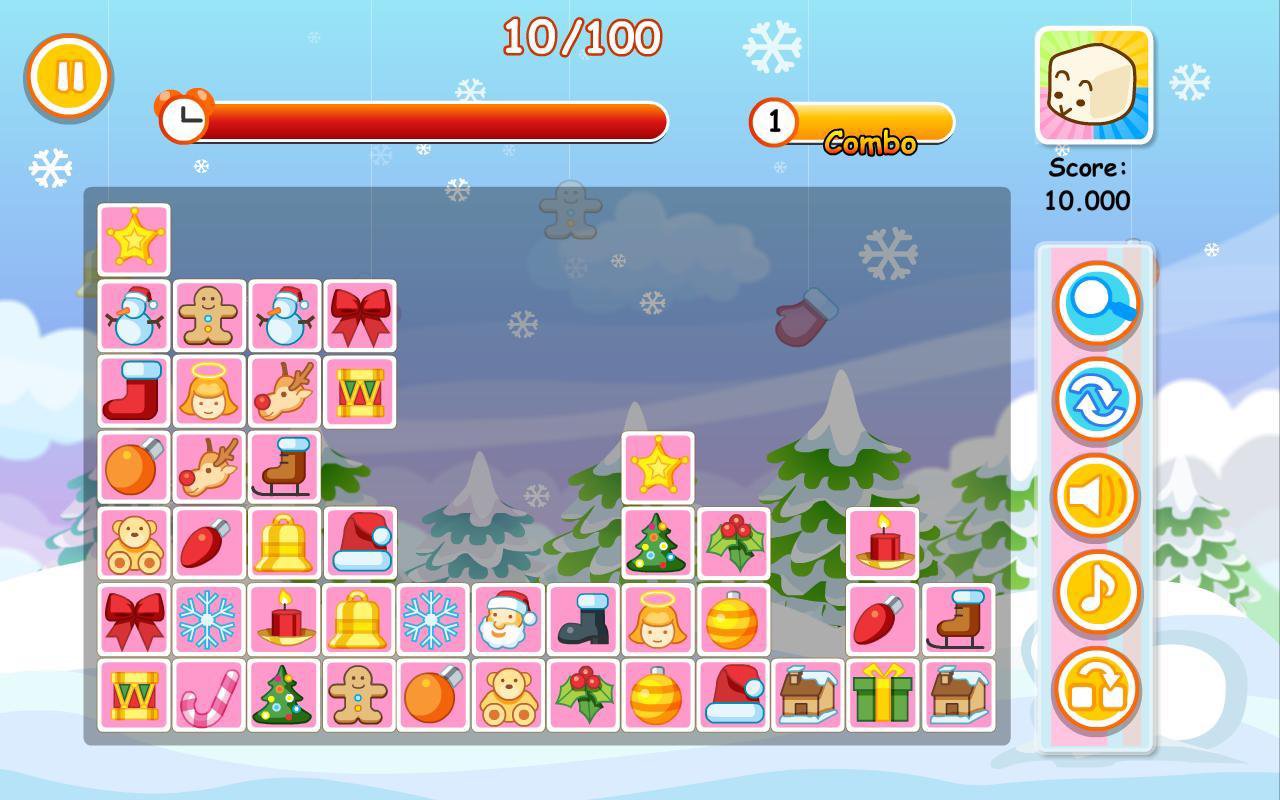Pick the red stocking tile
The height and width of the screenshot is (800, 1280).
[x=134, y=391]
